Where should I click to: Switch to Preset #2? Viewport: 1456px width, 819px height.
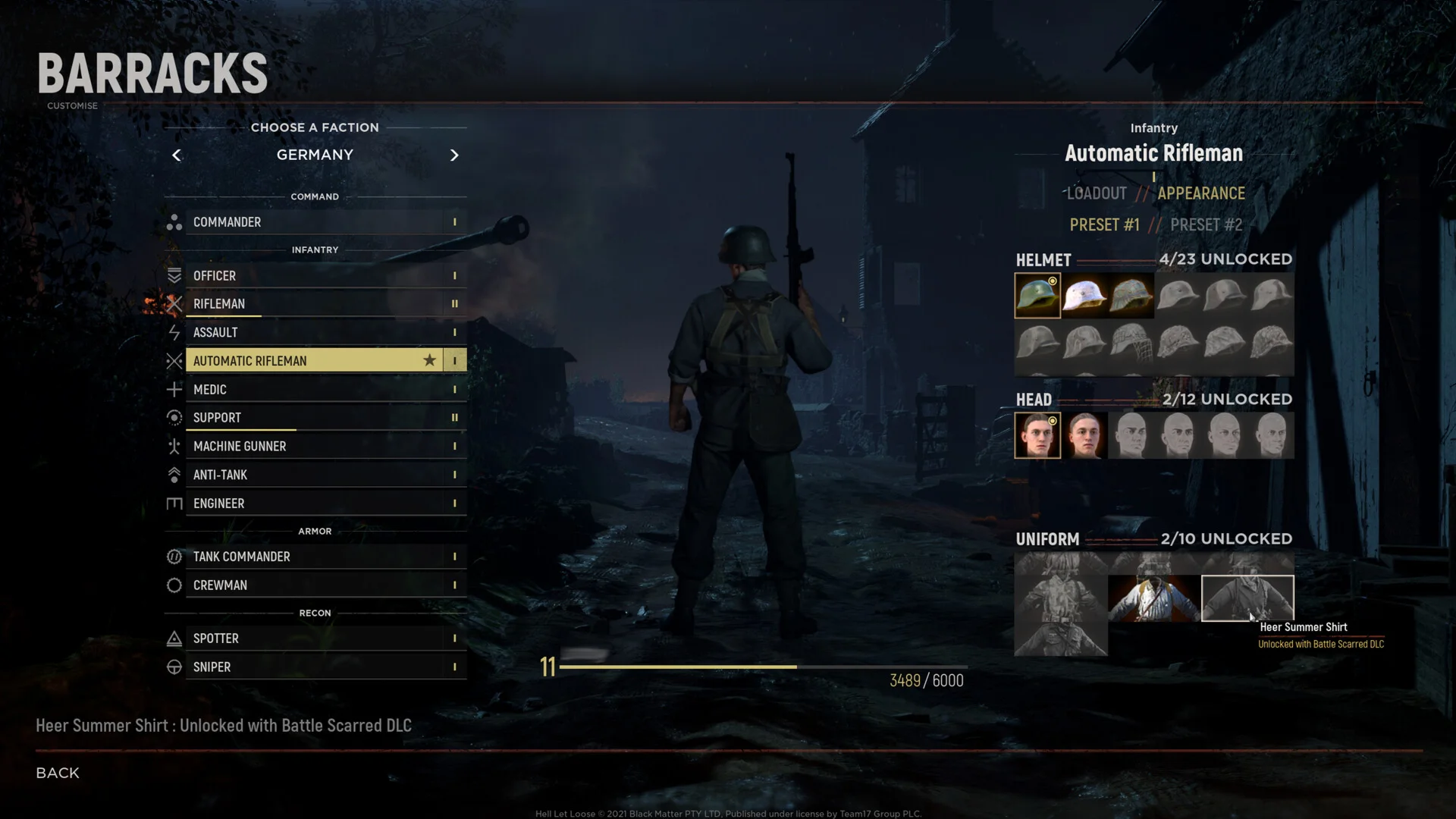click(x=1206, y=225)
